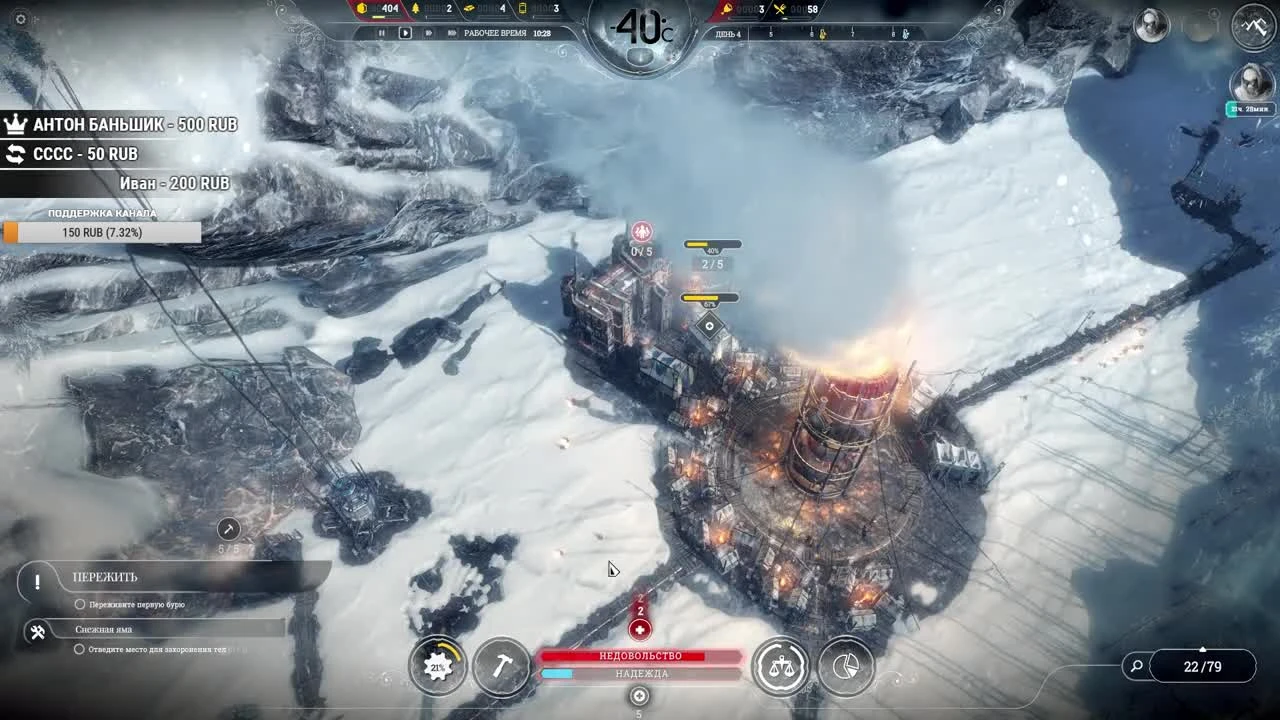Expand the plus below the Надежда bar
This screenshot has height=720, width=1280.
pyautogui.click(x=640, y=696)
